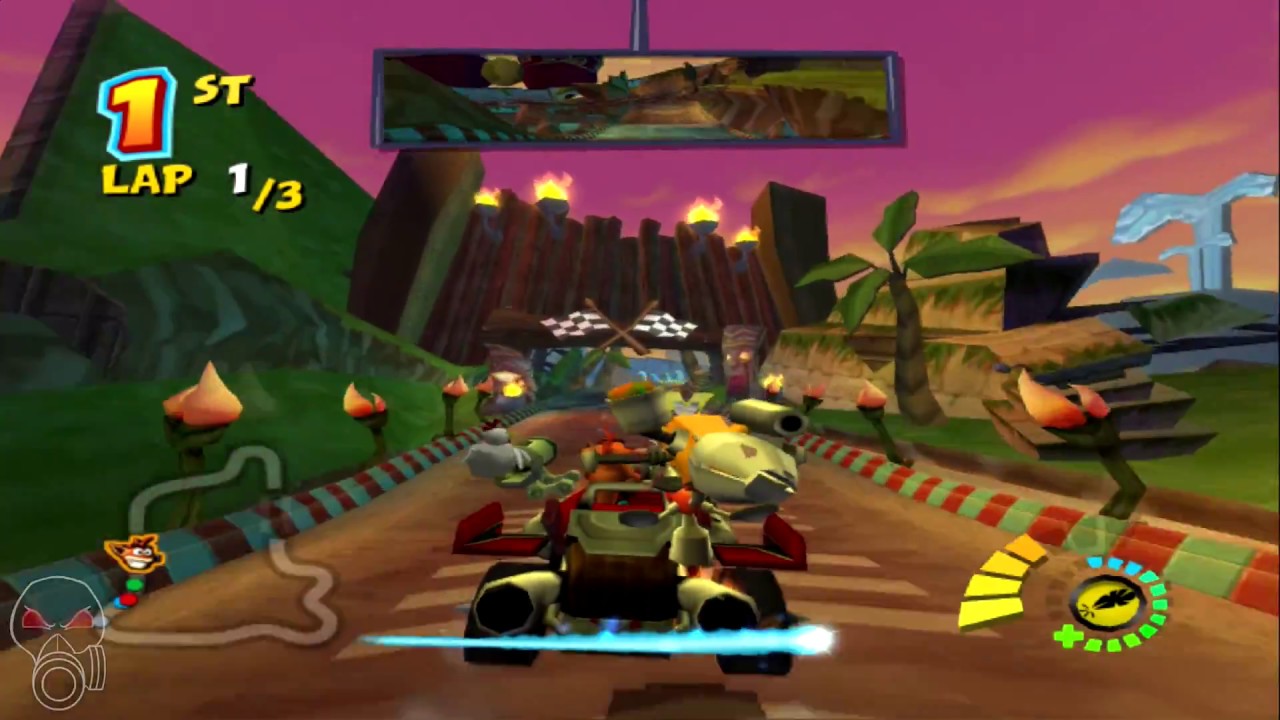Select the Crash character icon on minimap
1280x720 pixels.
pos(135,555)
